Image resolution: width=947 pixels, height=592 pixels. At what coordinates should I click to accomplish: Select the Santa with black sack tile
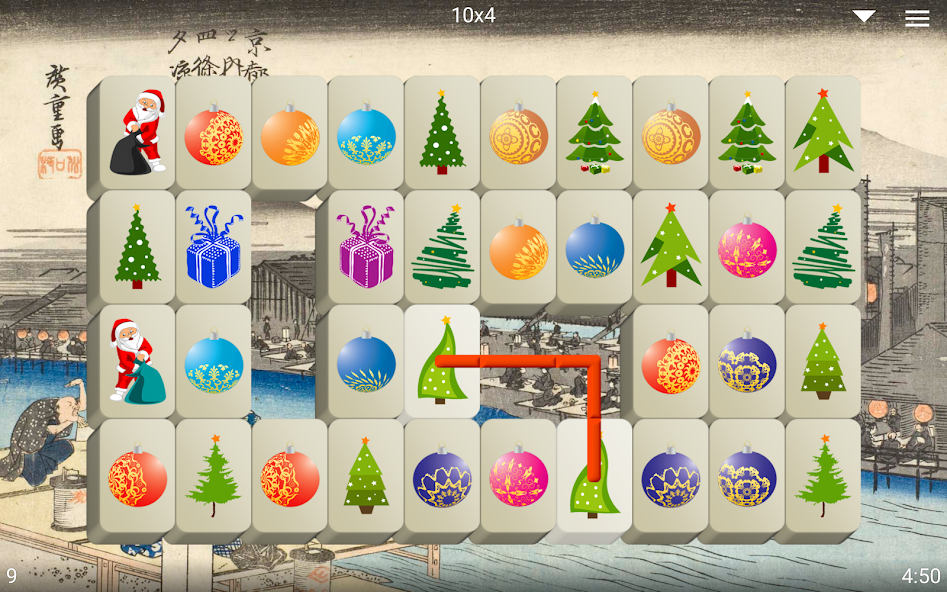[x=138, y=132]
